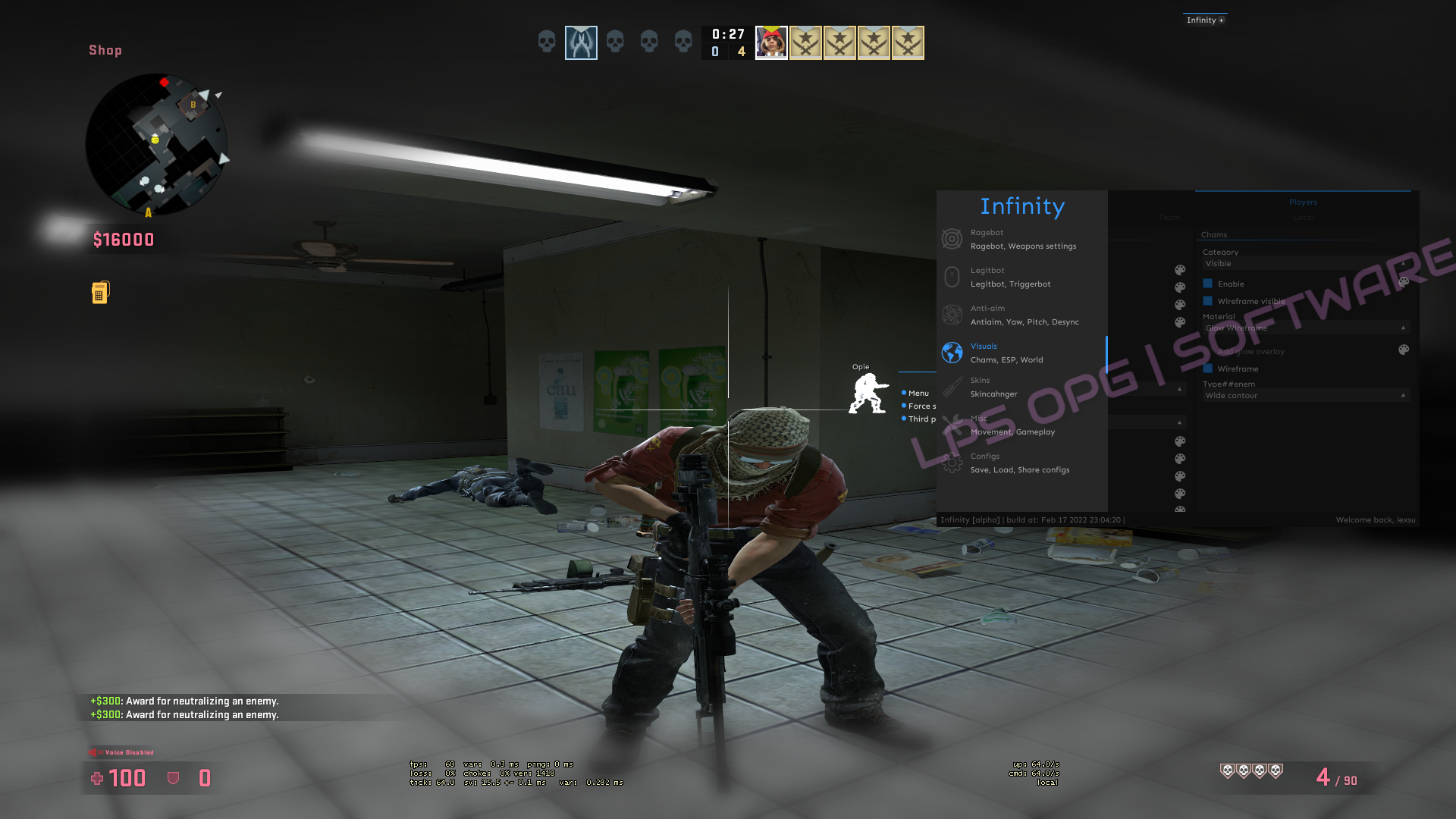
Task: Select the Menu keybind entry
Action: click(918, 393)
